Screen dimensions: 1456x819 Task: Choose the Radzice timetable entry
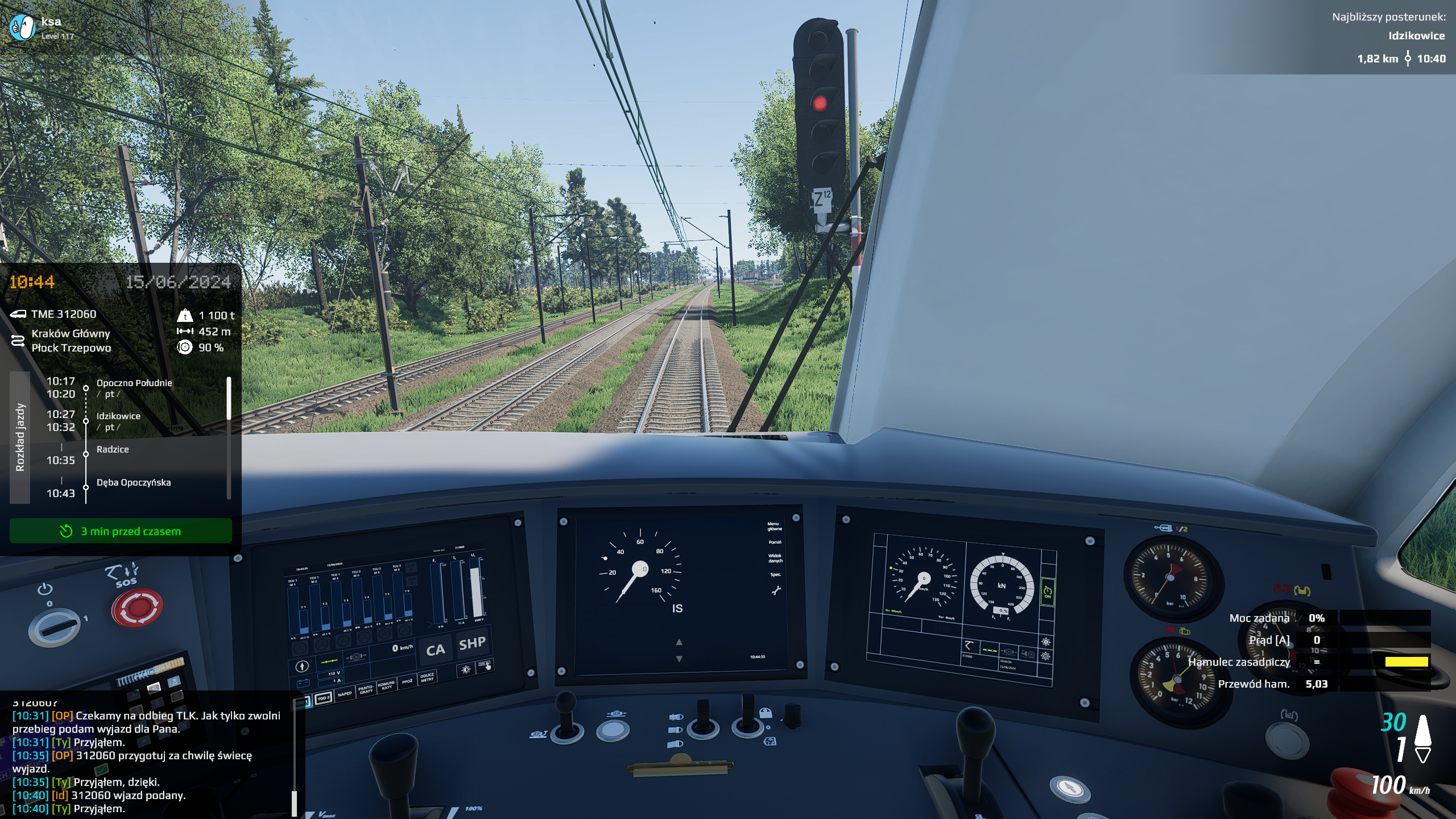(x=113, y=449)
